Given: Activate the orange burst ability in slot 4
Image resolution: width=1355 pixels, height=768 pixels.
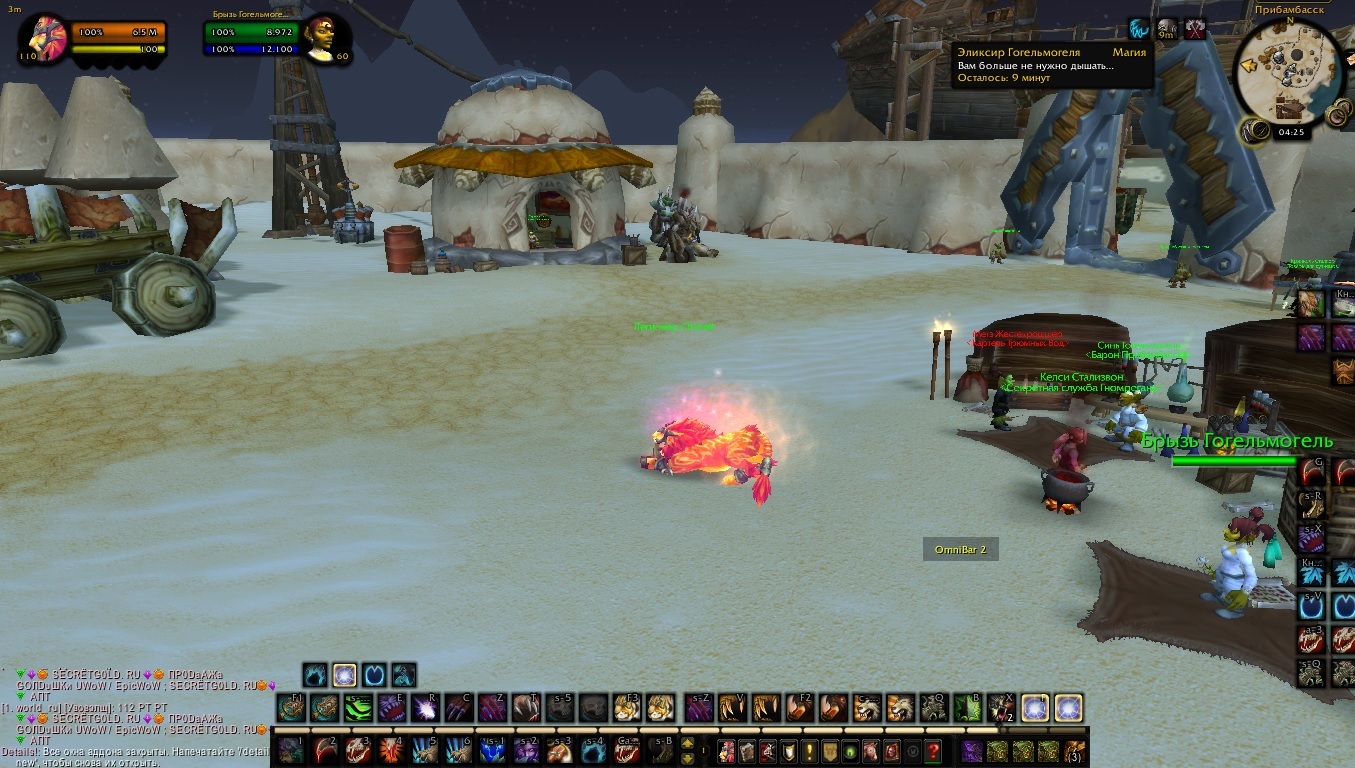Looking at the screenshot, I should click(392, 750).
